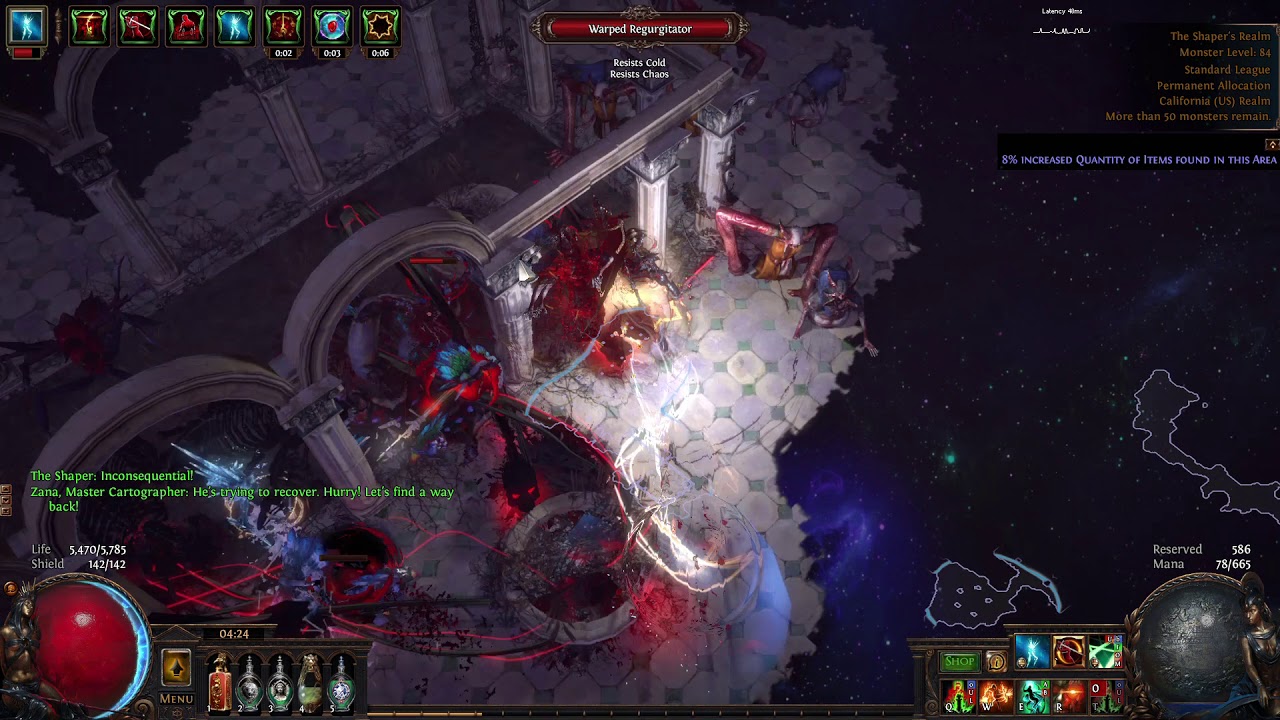1280x720 pixels.
Task: Click the golden level-up arrow button
Action: pos(176,667)
